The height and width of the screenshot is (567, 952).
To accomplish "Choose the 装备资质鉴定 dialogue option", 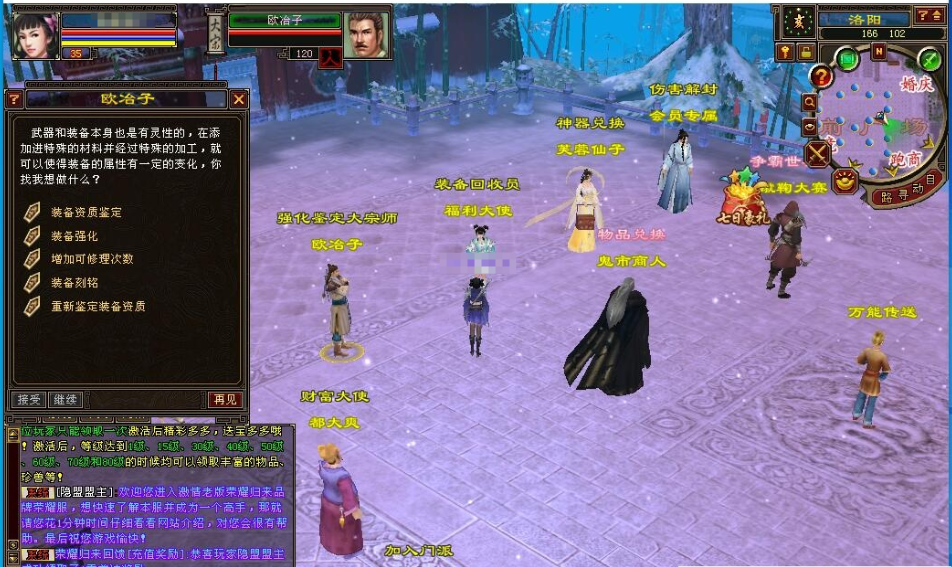I will (86, 212).
